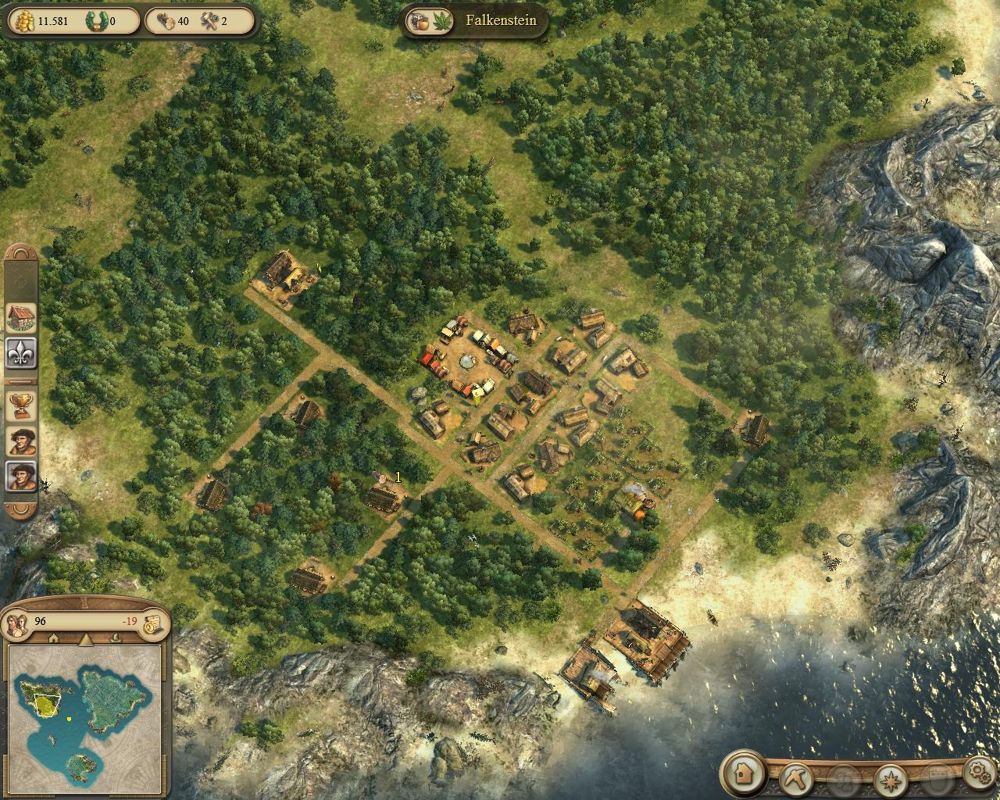Open the house construction menu button
The width and height of the screenshot is (1000, 800).
(742, 774)
